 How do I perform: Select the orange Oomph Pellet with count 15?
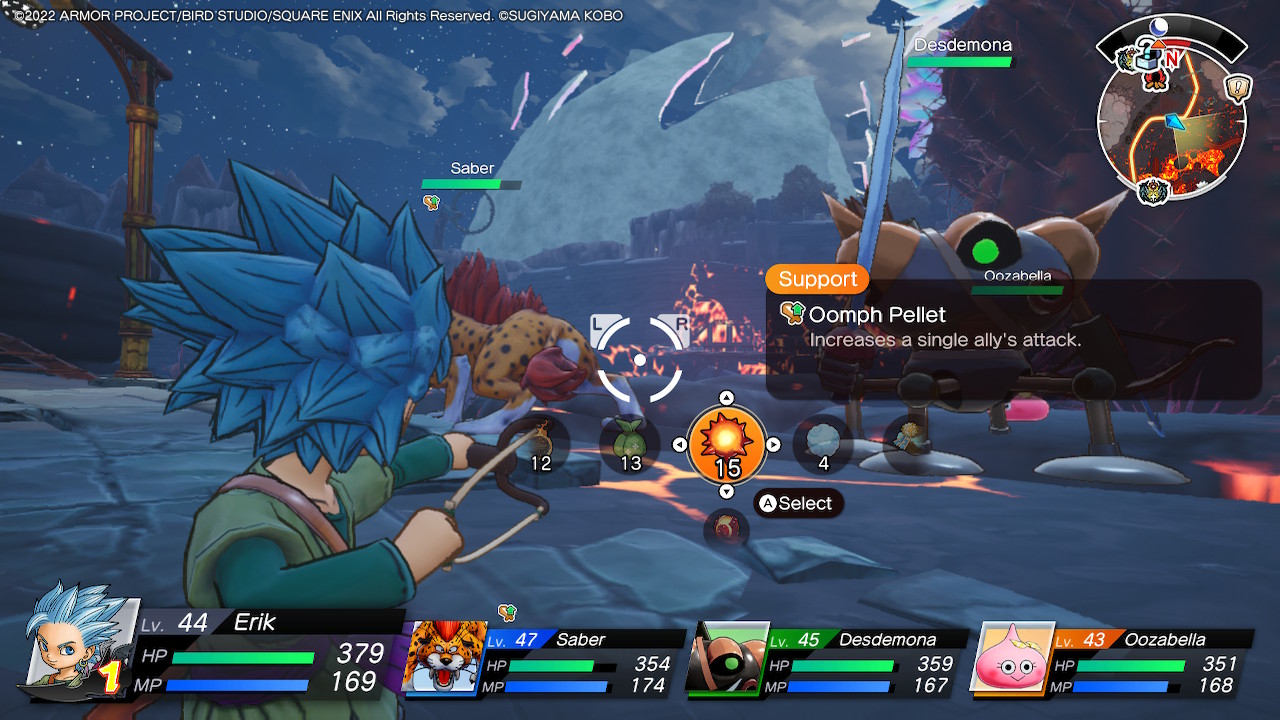727,441
